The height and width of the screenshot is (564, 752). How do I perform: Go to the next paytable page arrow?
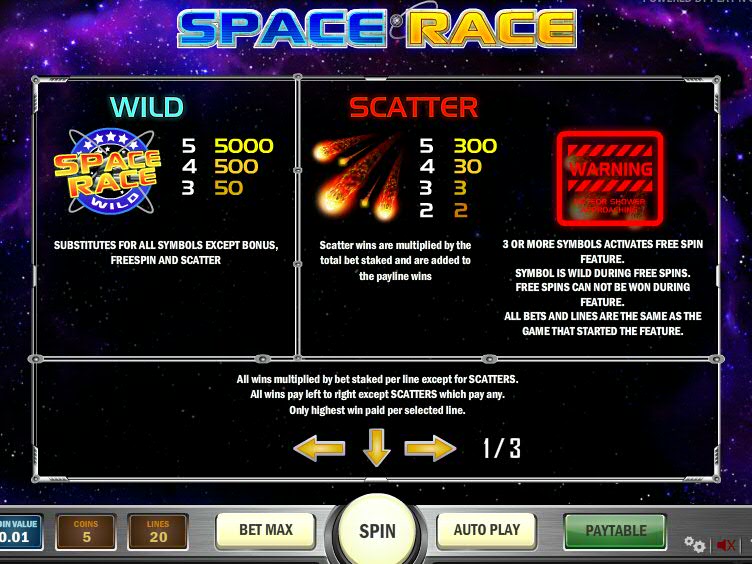click(x=430, y=449)
